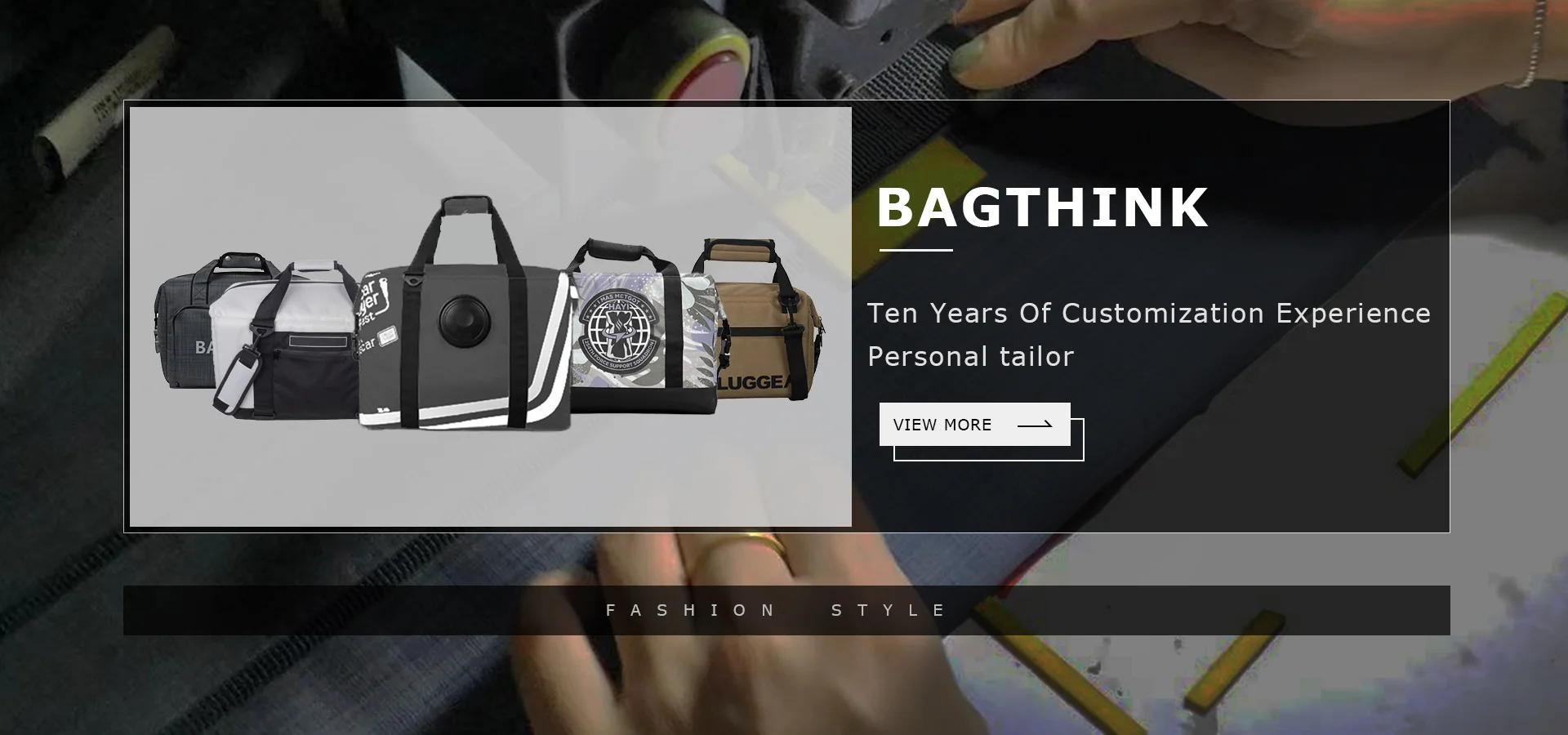Image resolution: width=1568 pixels, height=735 pixels.
Task: Click the VIEW MORE button
Action: pos(974,425)
